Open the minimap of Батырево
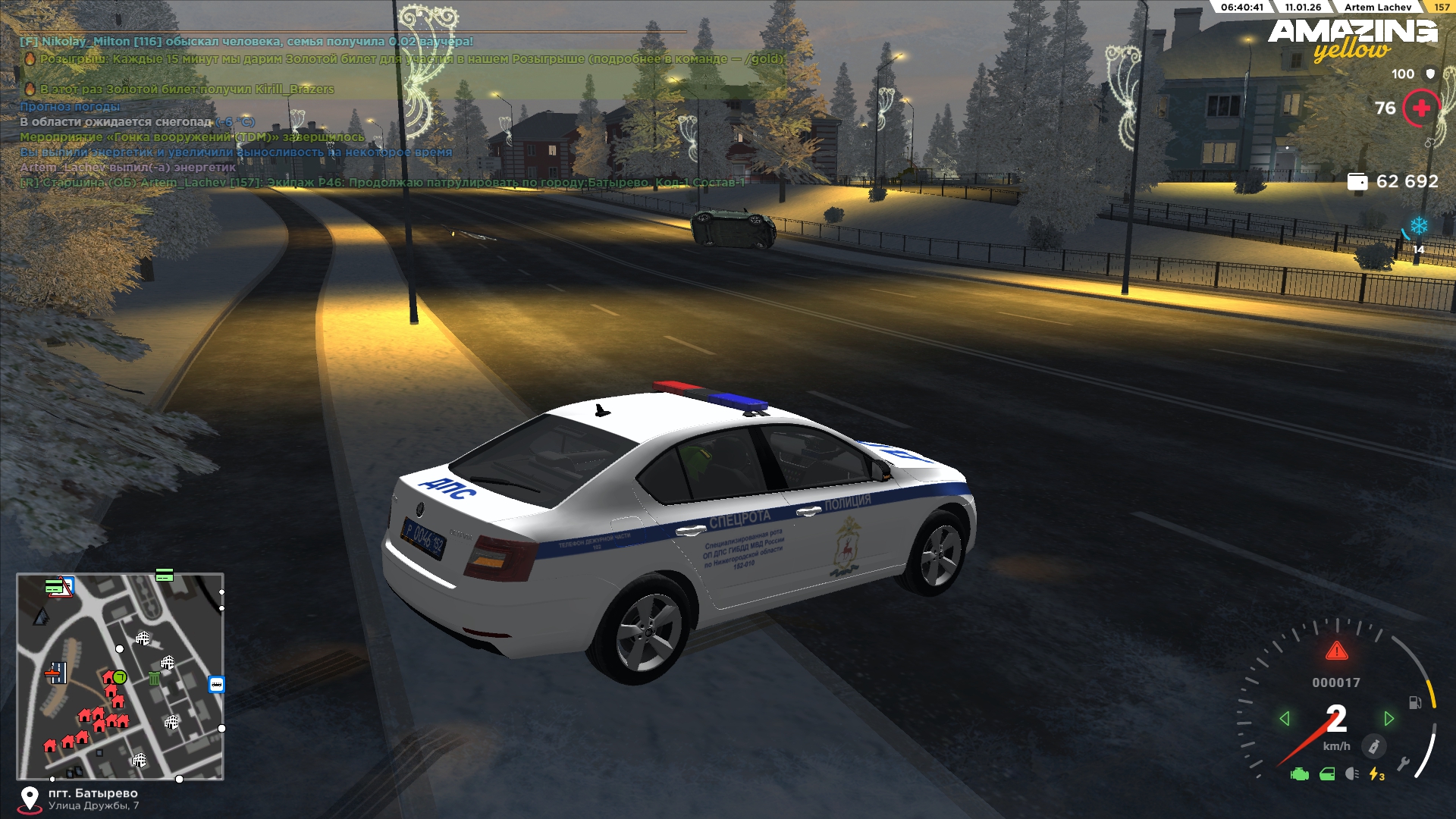 point(121,676)
